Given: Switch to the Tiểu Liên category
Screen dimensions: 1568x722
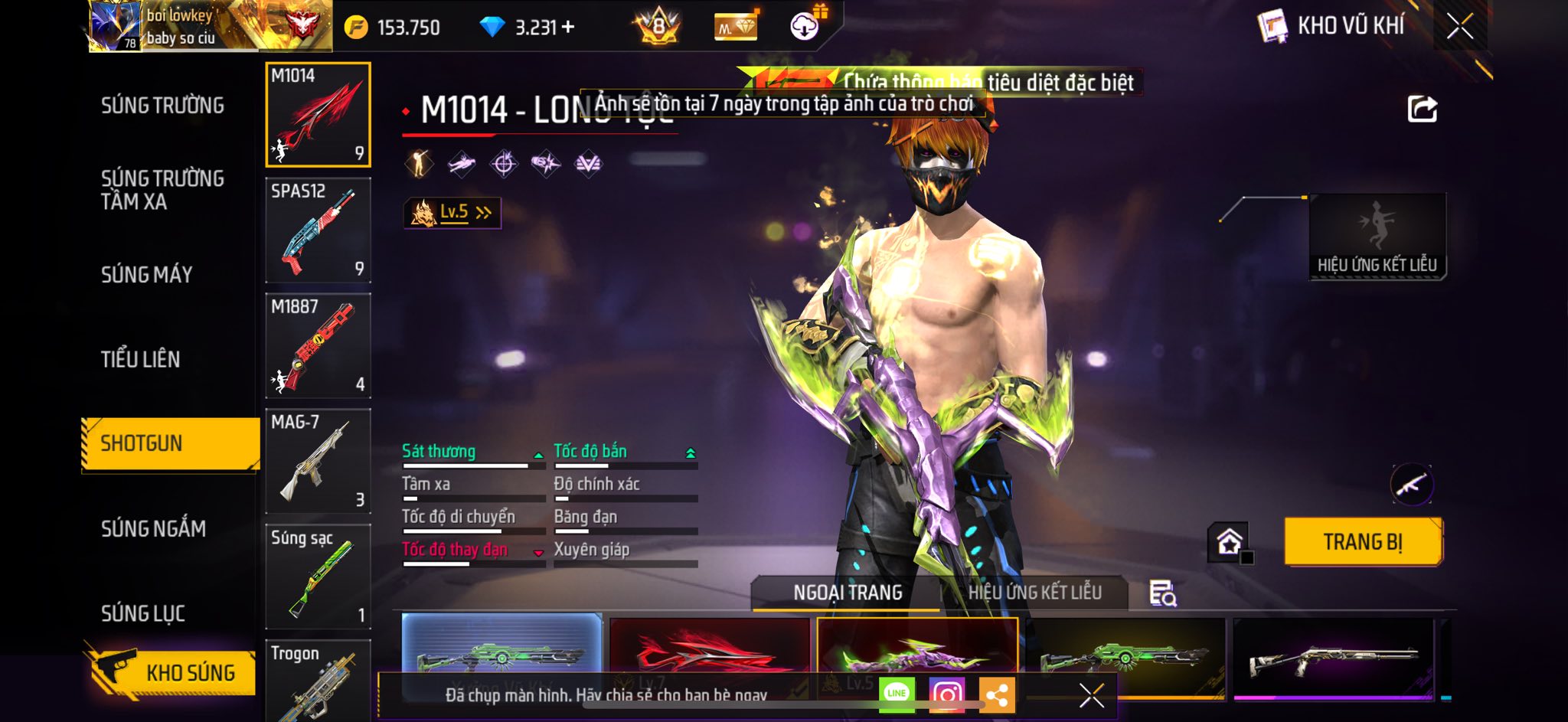Looking at the screenshot, I should pos(141,359).
